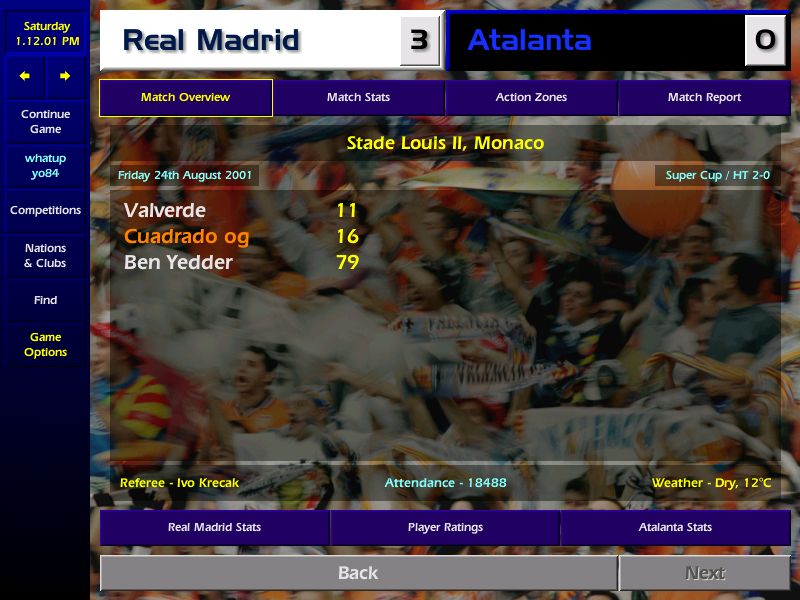The height and width of the screenshot is (600, 800).
Task: Select the Atalanta team name
Action: click(x=529, y=41)
